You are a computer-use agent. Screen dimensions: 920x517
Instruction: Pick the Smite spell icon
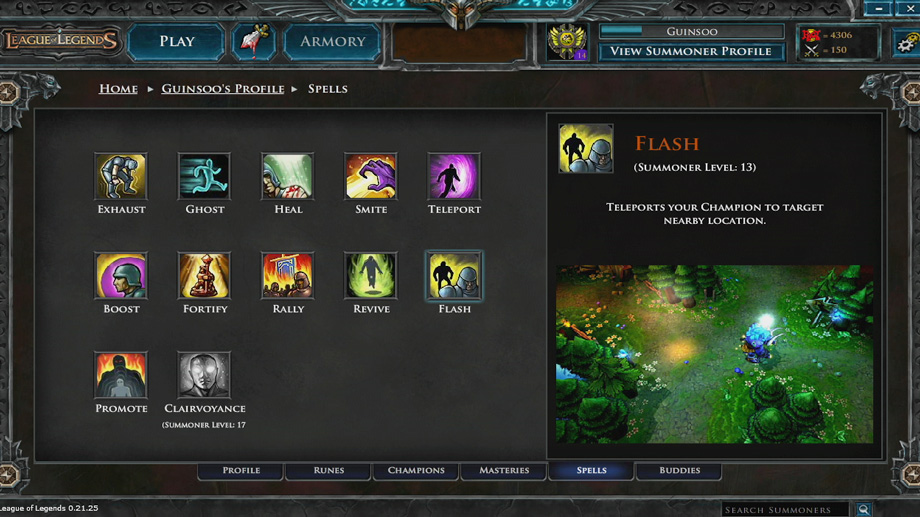pos(371,177)
